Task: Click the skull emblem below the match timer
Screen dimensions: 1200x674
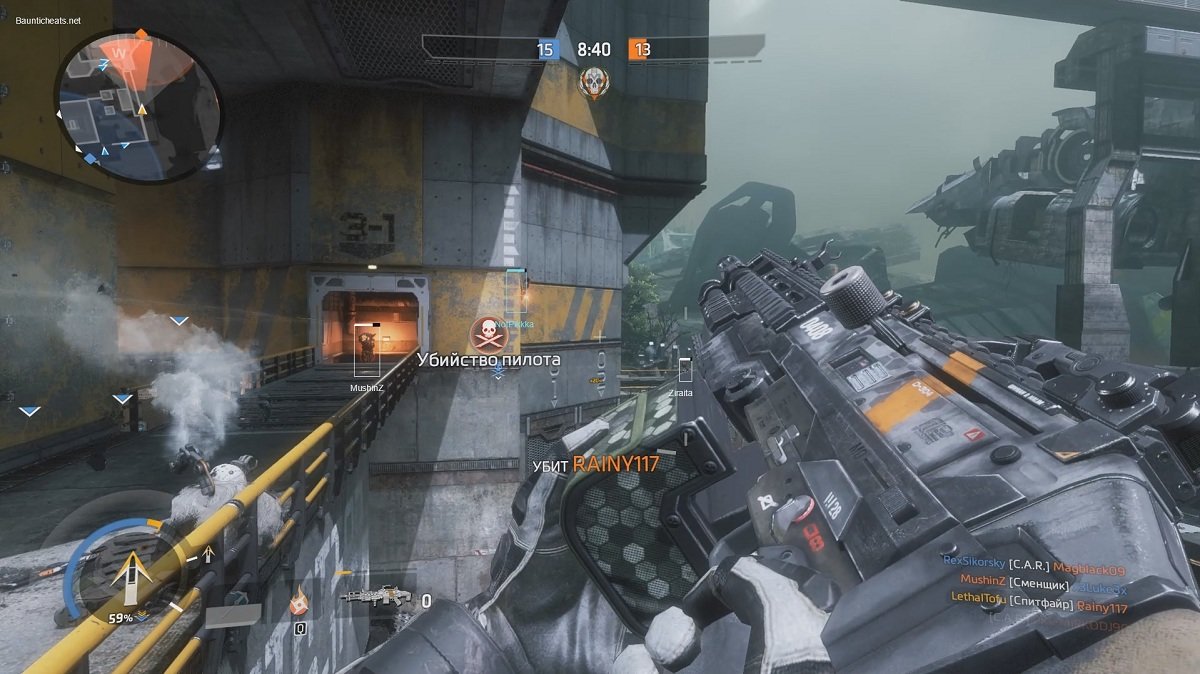Action: 592,83
